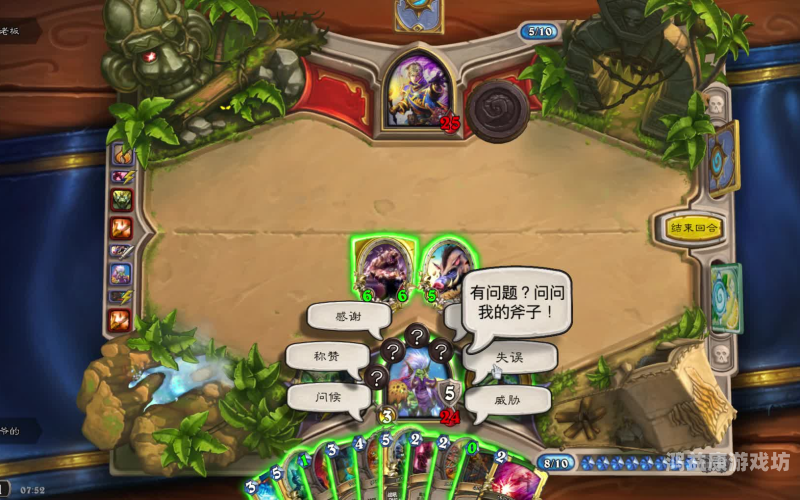
Task: Click the enemy's spent hero power
Action: (x=497, y=110)
